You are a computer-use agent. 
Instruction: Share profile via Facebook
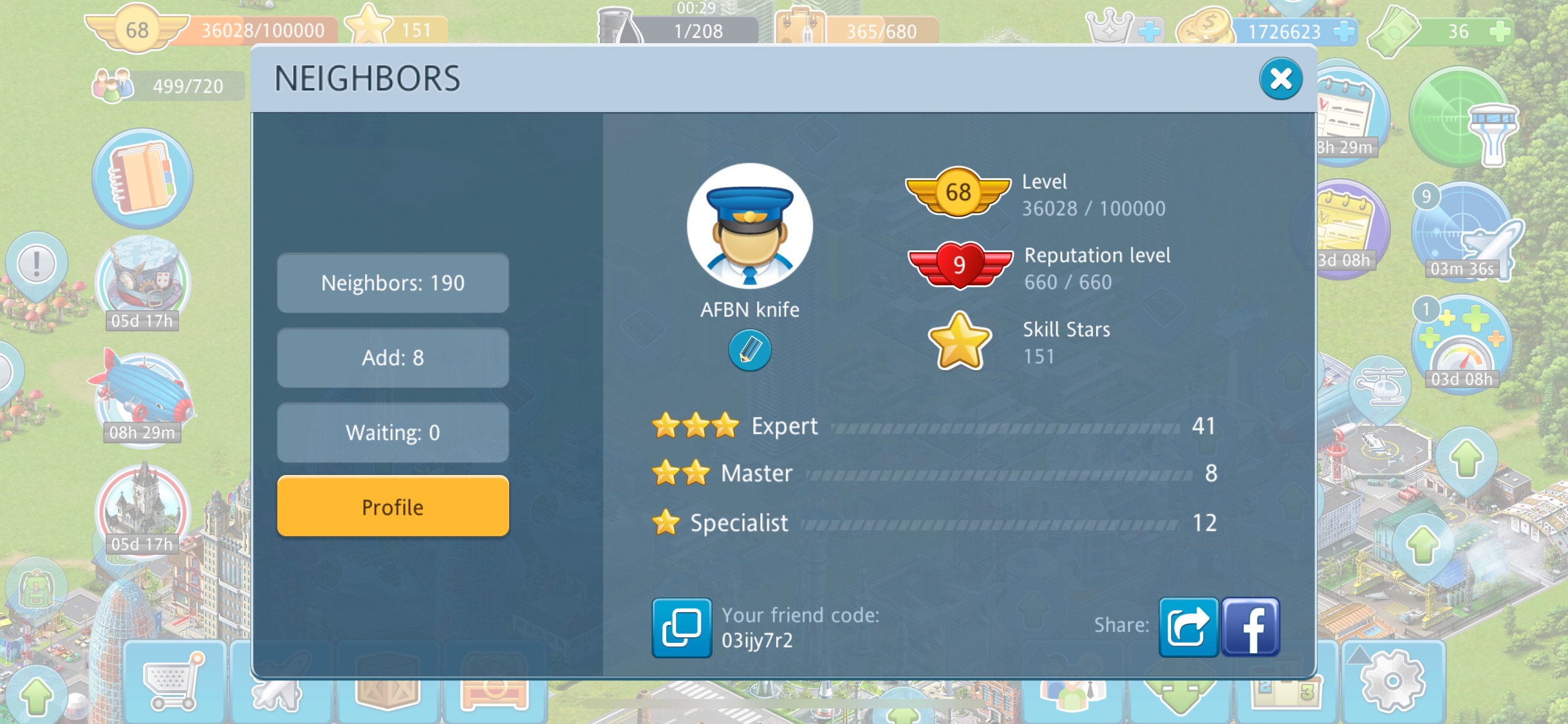(x=1250, y=627)
